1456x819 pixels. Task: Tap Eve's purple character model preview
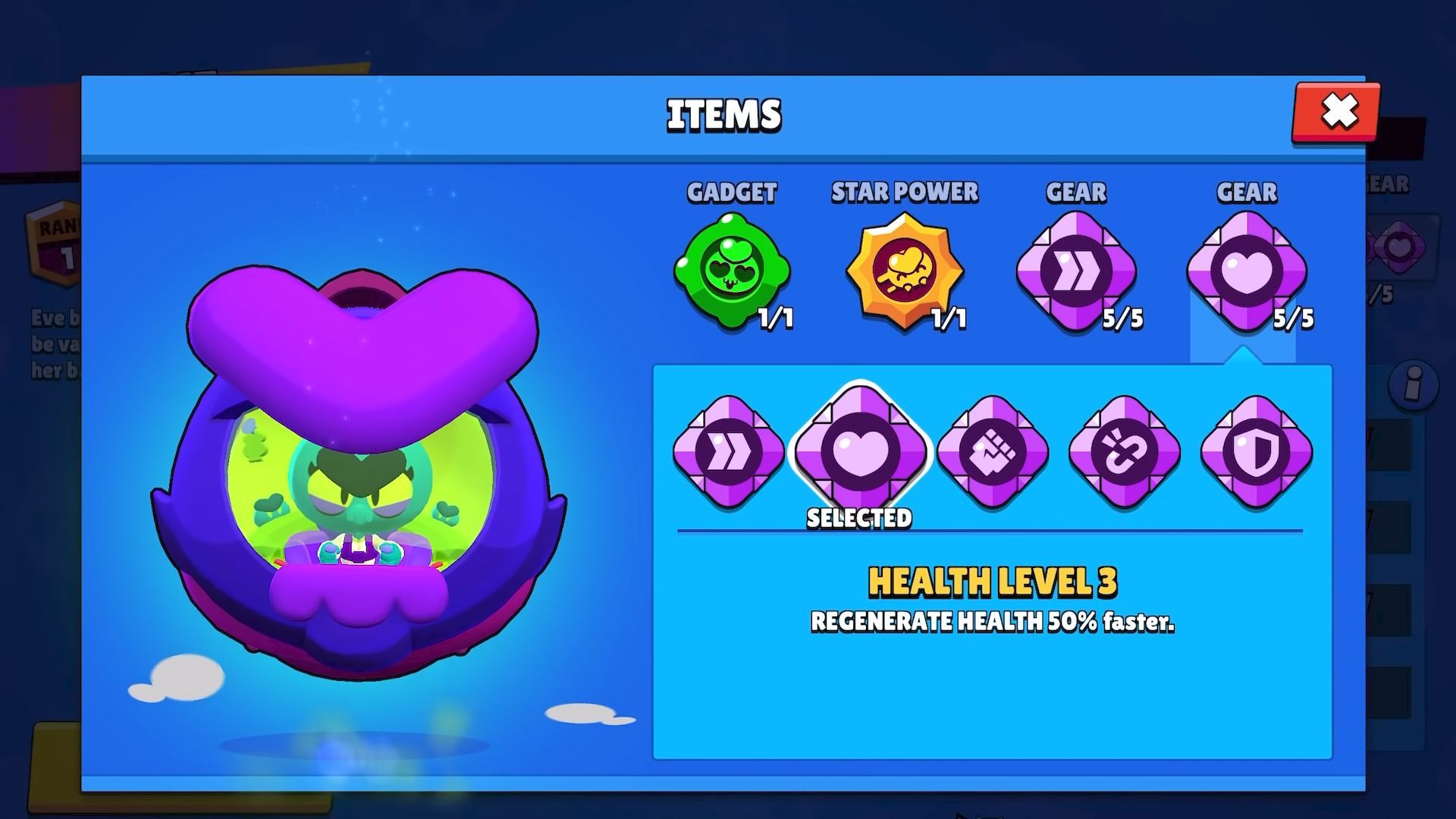click(364, 470)
